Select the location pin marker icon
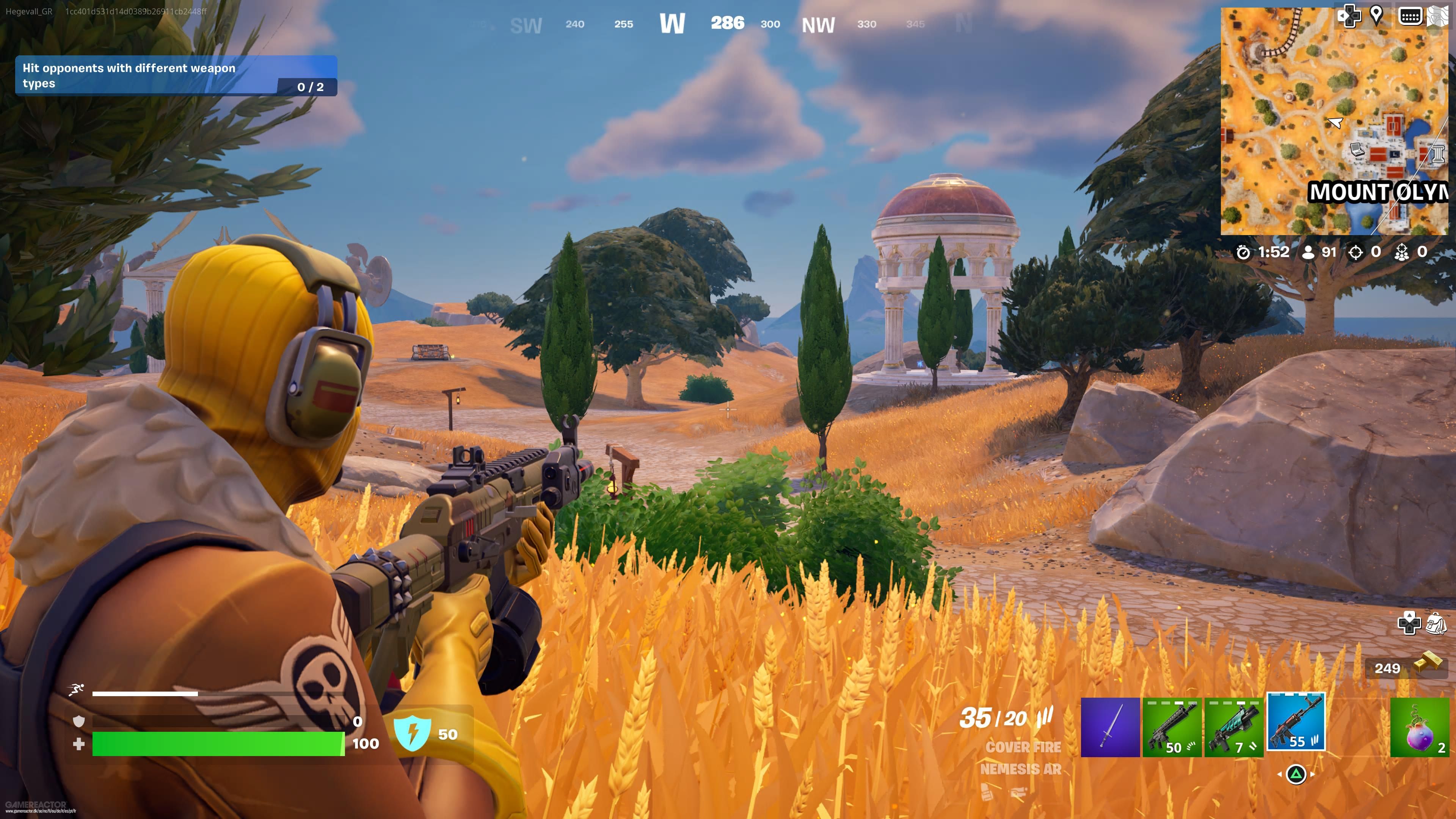This screenshot has width=1456, height=819. pyautogui.click(x=1377, y=16)
